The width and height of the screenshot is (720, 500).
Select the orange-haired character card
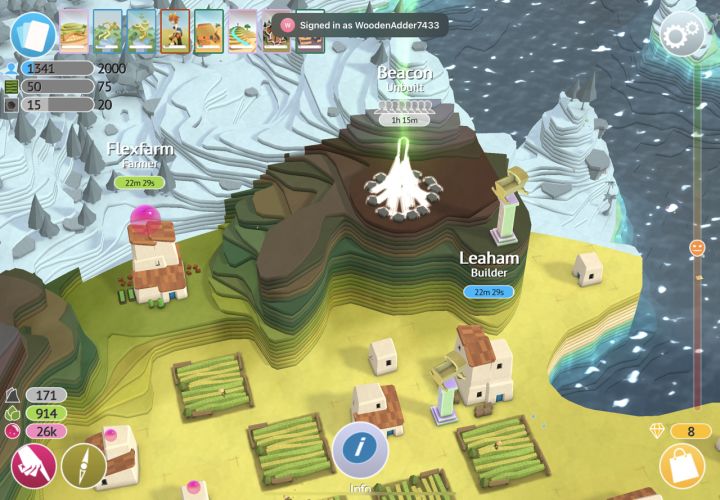click(174, 31)
